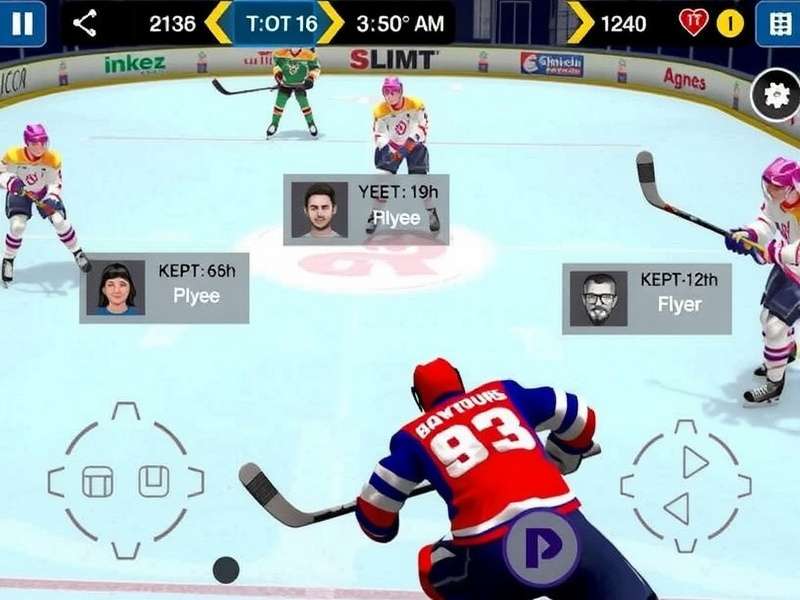Tap the left-pointing triangle control button
The width and height of the screenshot is (800, 600).
678,509
